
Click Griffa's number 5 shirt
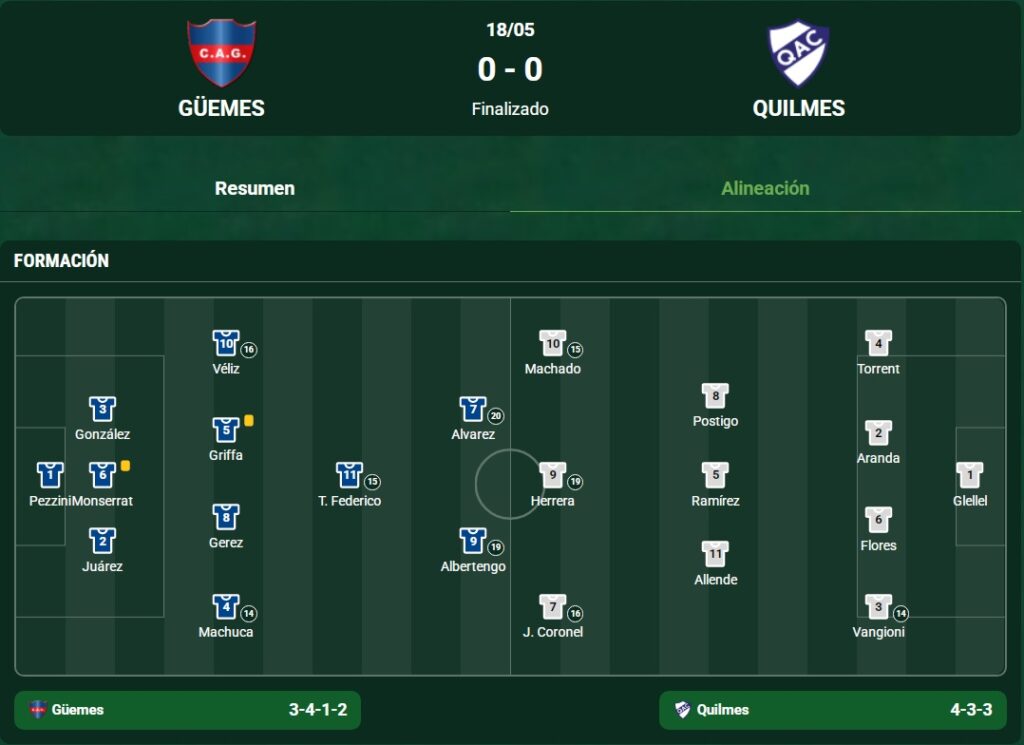tap(226, 430)
